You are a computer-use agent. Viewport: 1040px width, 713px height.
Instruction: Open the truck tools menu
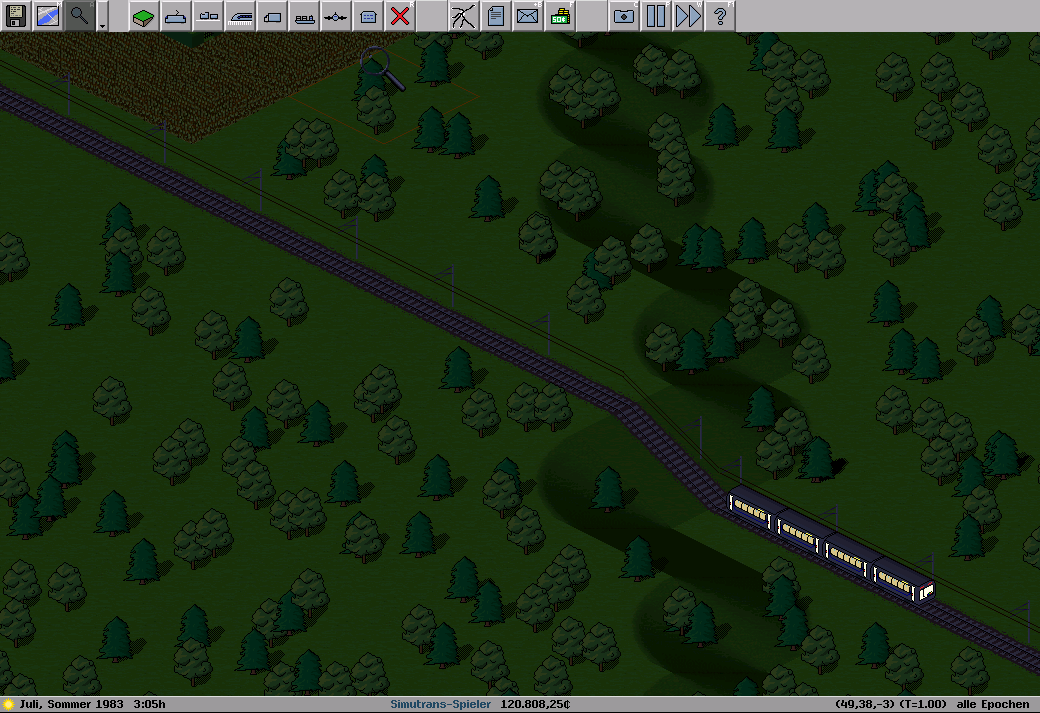click(272, 16)
